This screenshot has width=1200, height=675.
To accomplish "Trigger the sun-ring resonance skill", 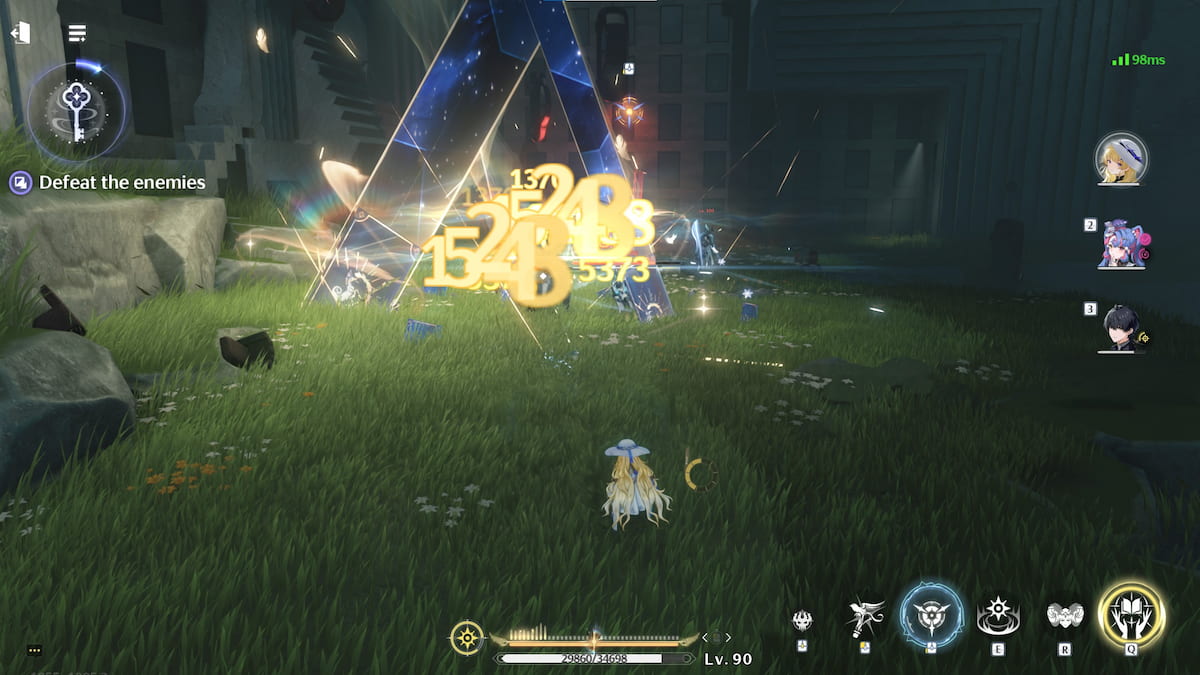I will click(998, 615).
